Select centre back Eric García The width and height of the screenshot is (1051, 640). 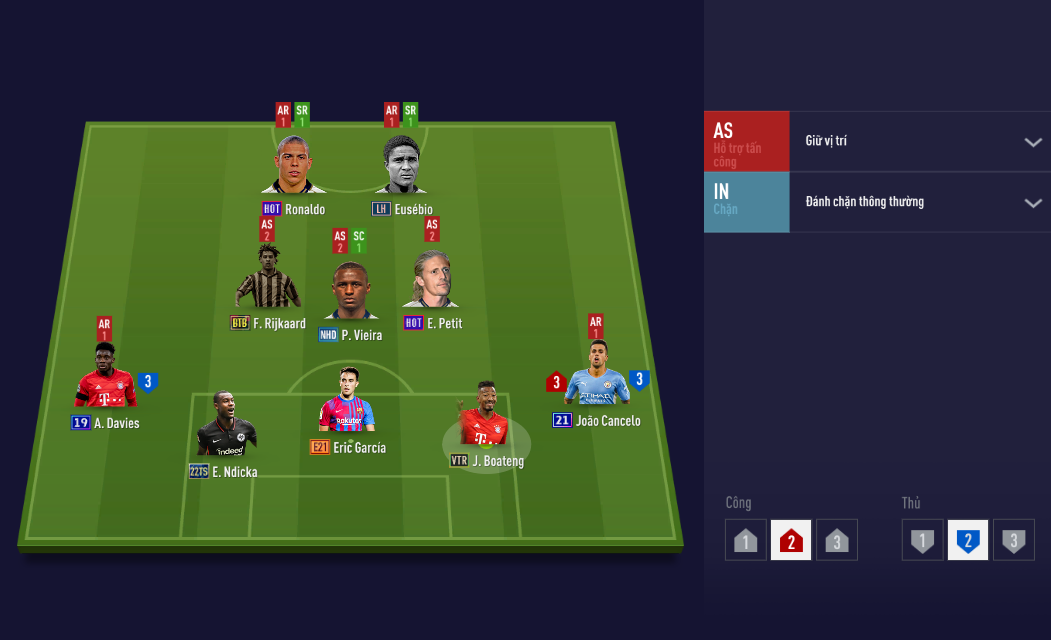tap(346, 402)
